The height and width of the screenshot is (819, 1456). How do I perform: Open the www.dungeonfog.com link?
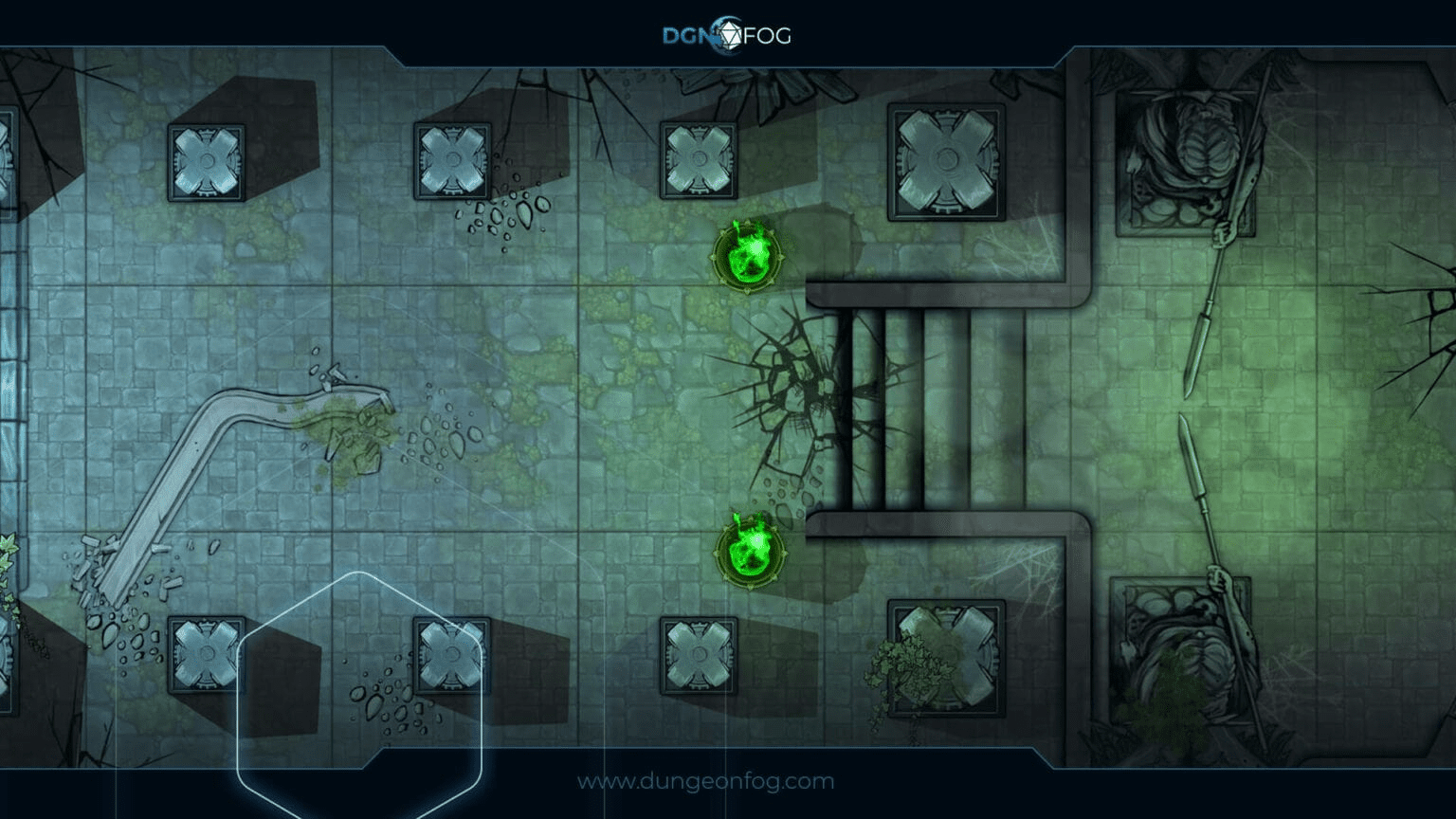pos(705,782)
